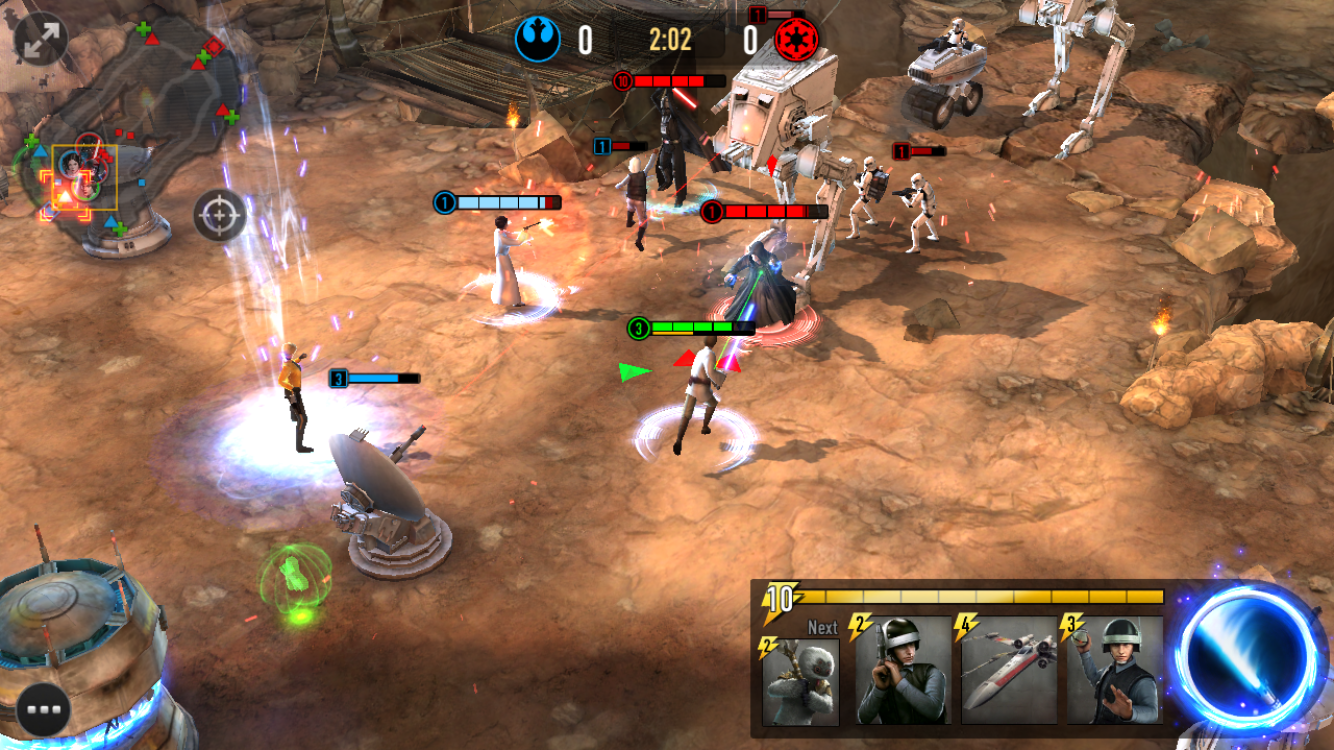Image resolution: width=1334 pixels, height=750 pixels.
Task: Choose the X-Wing strike card
Action: point(1010,671)
